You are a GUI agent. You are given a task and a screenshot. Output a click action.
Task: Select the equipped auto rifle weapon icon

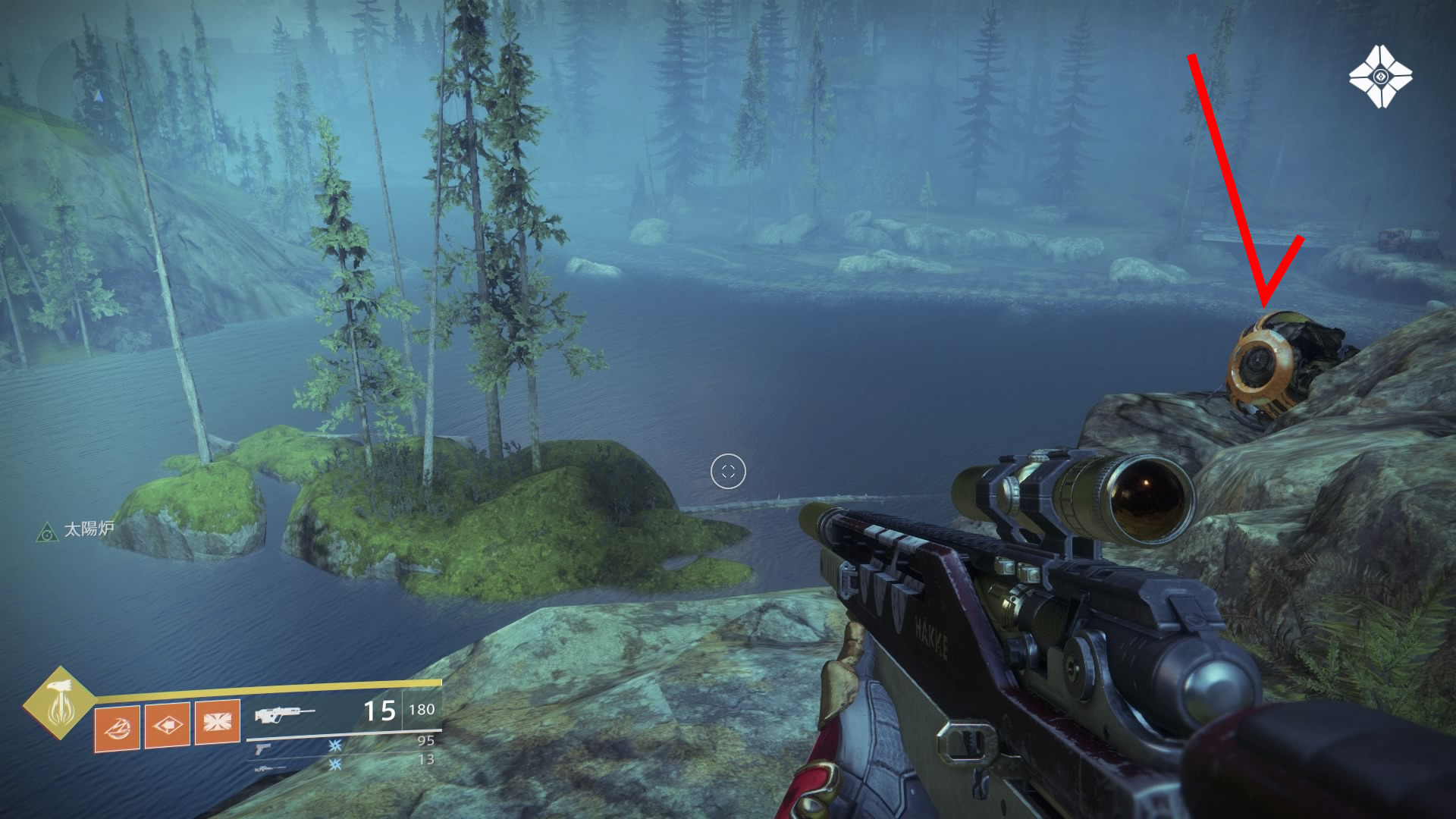pos(284,715)
